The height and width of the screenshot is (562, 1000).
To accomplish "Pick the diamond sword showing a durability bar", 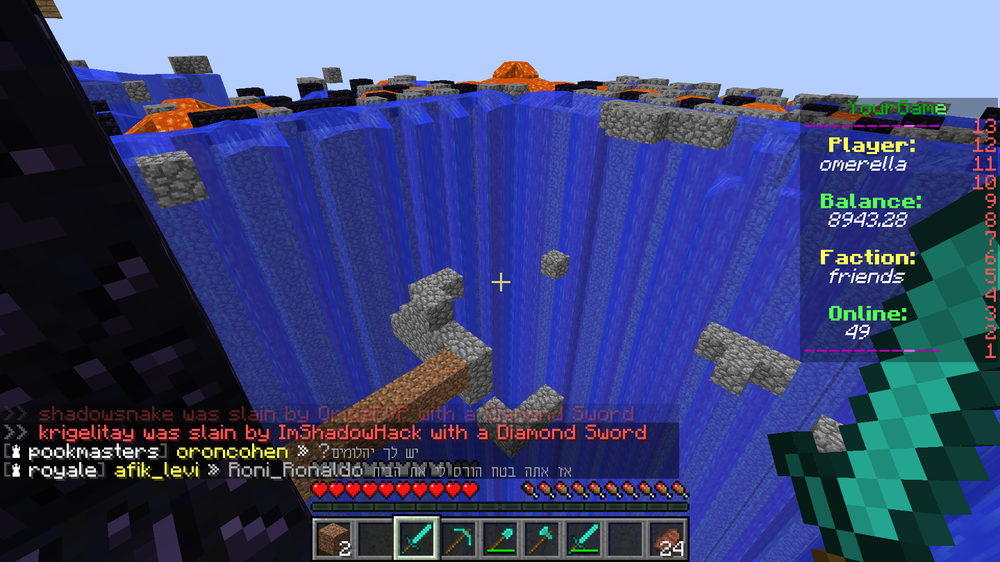I will click(x=583, y=538).
